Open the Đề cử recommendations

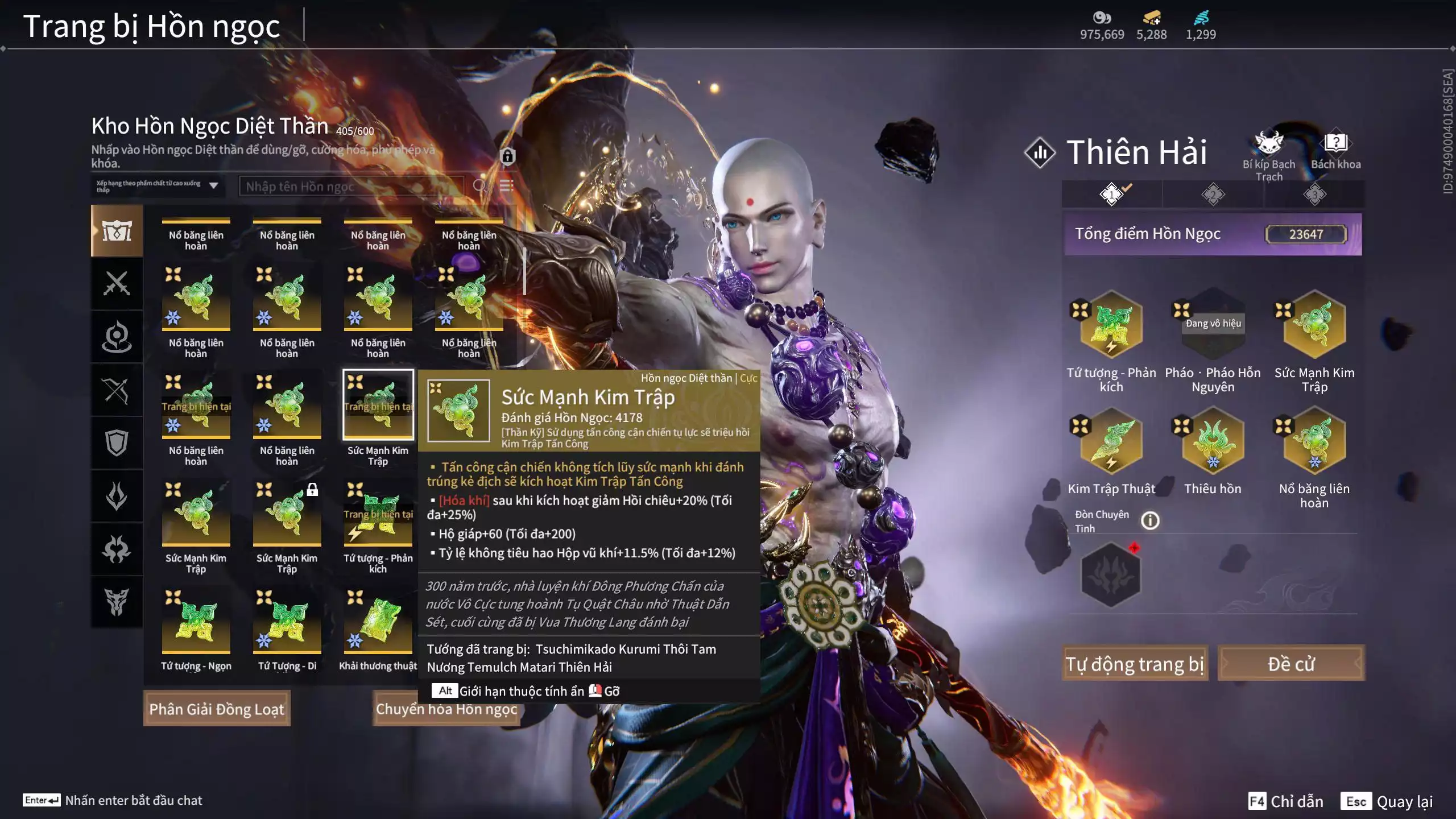tap(1290, 663)
